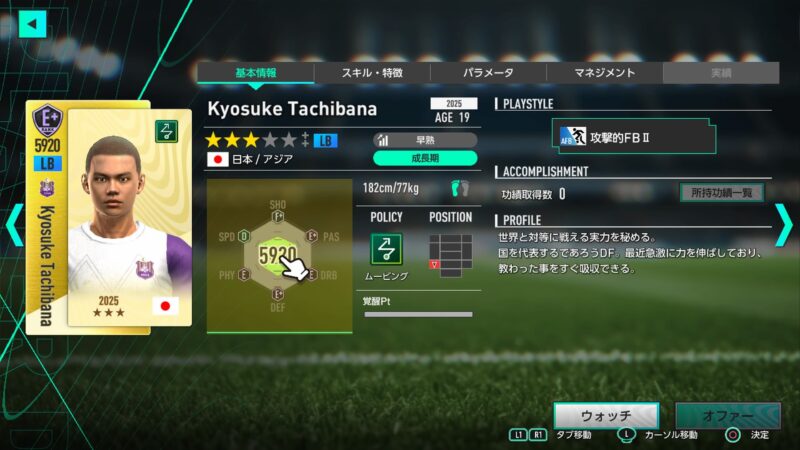Open the 実績 tab

(x=720, y=73)
